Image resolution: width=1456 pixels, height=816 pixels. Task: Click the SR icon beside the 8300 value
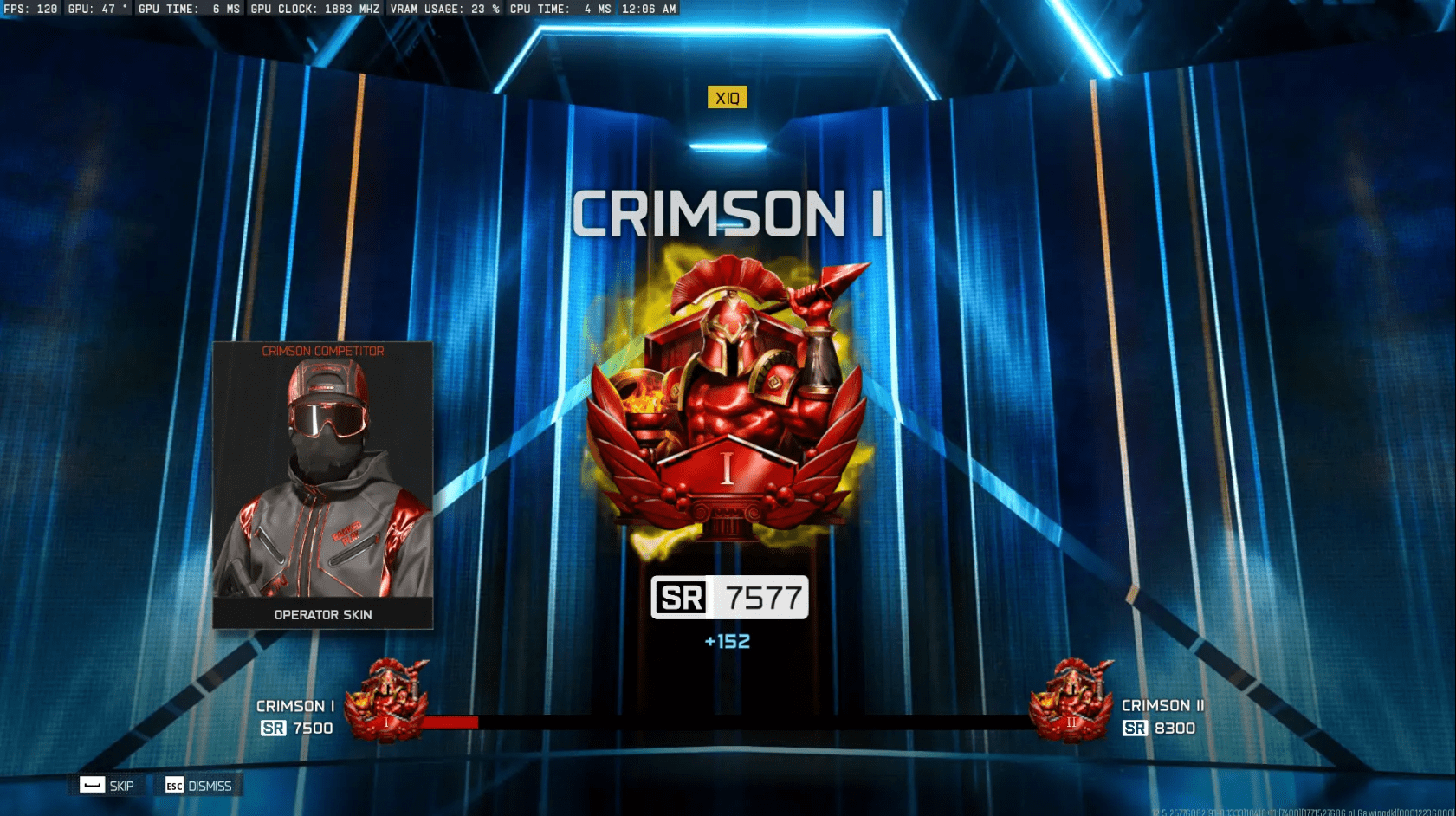1134,729
